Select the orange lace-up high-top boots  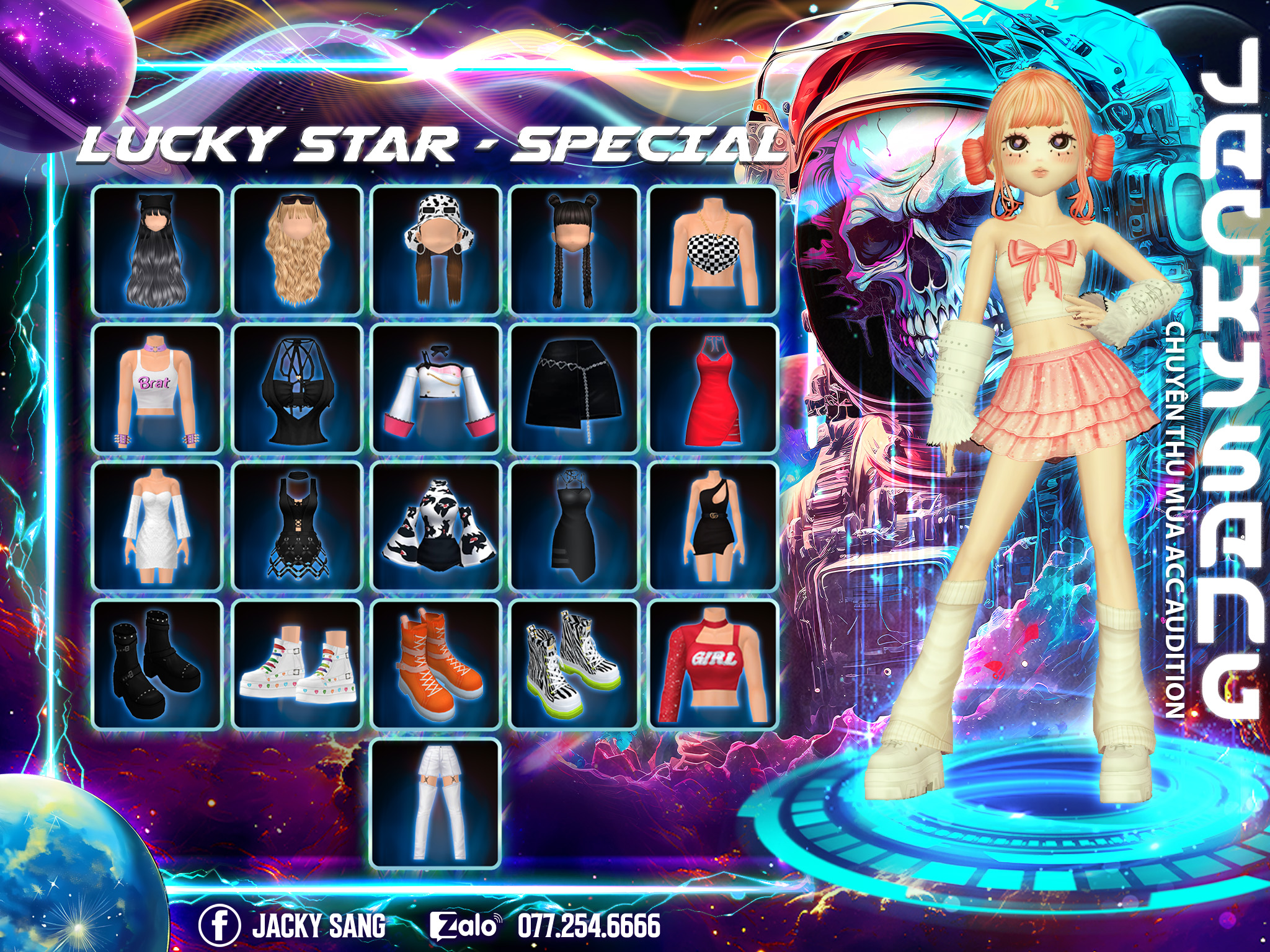point(436,665)
